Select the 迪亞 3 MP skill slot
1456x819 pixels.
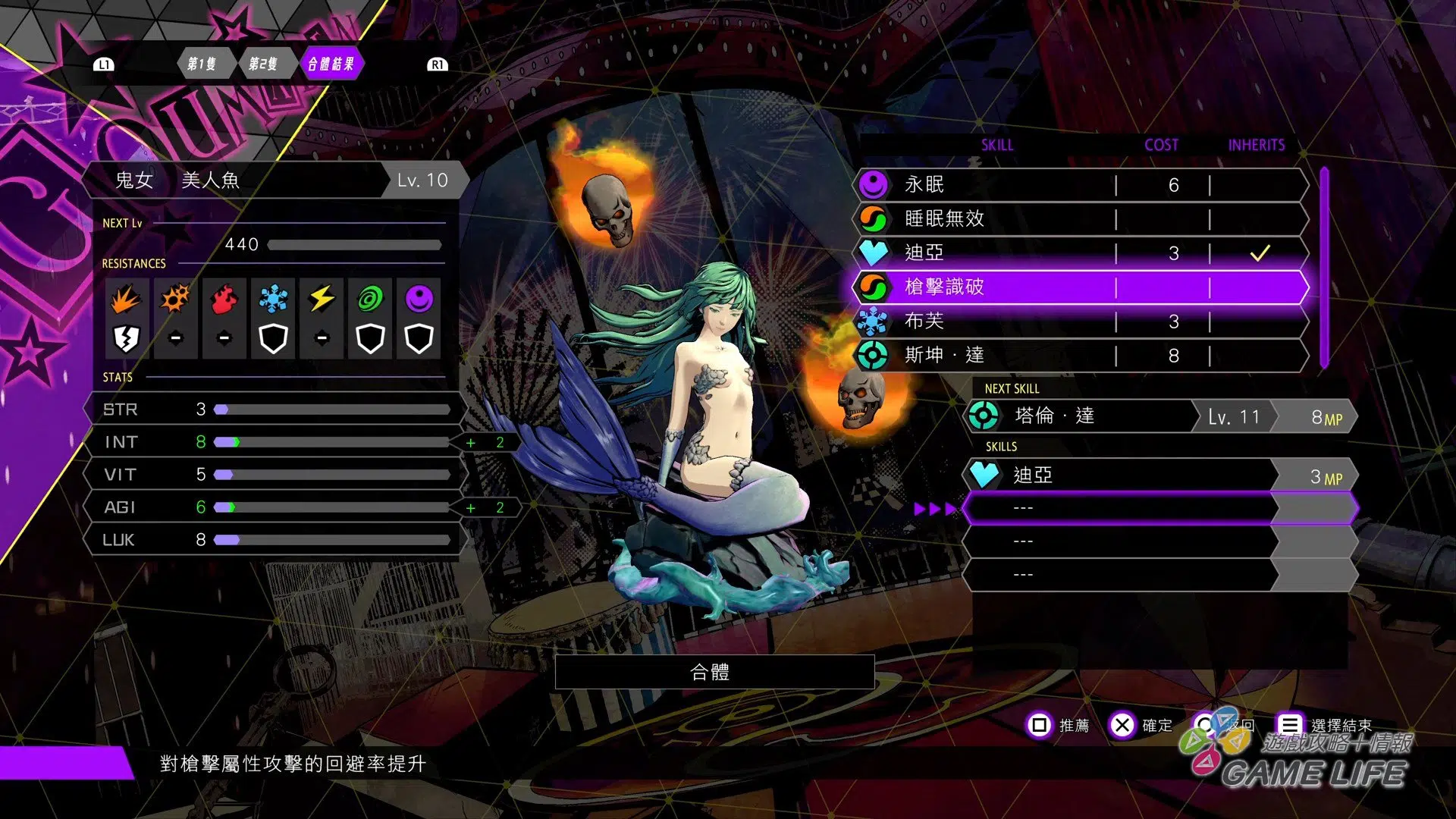[x=1159, y=475]
